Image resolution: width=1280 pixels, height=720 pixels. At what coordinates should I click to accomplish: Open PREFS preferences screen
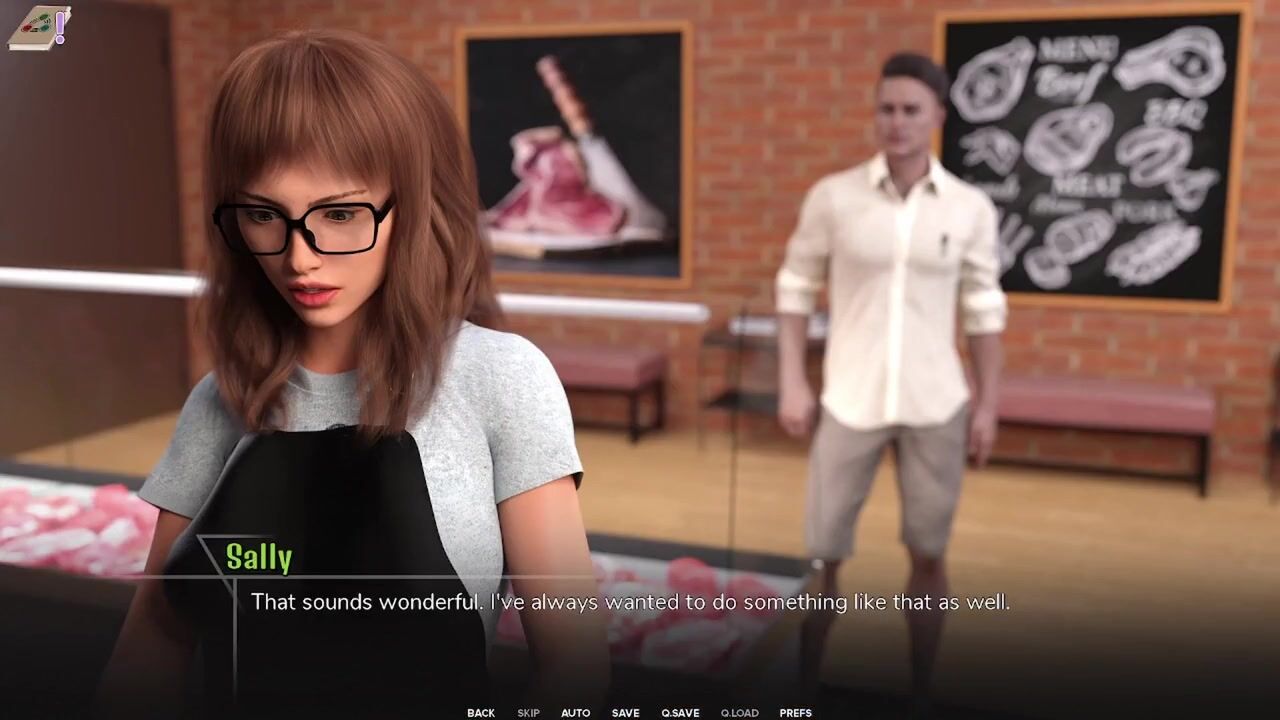click(x=795, y=713)
